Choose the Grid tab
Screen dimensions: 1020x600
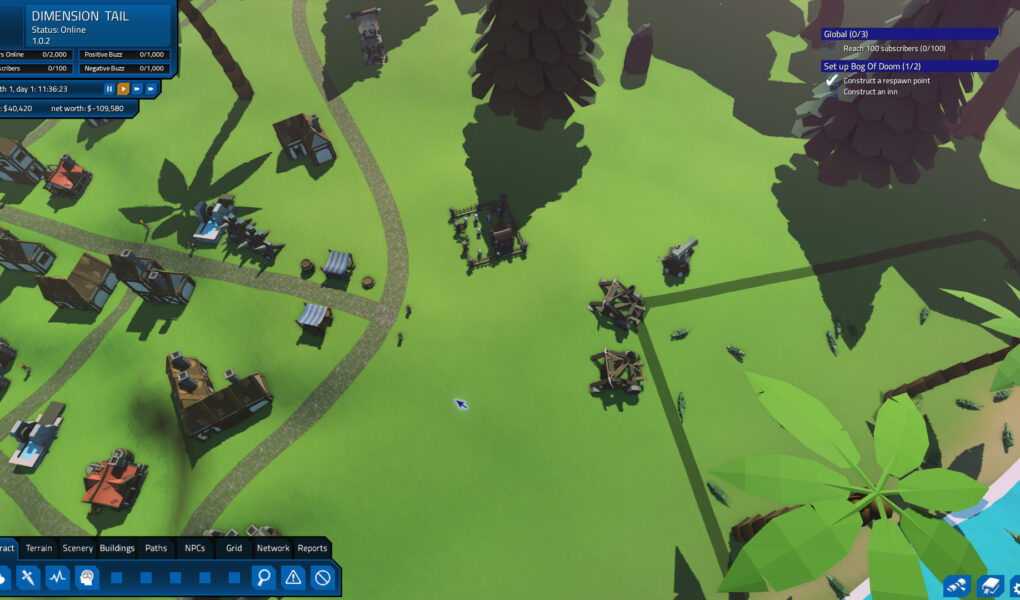click(x=234, y=548)
